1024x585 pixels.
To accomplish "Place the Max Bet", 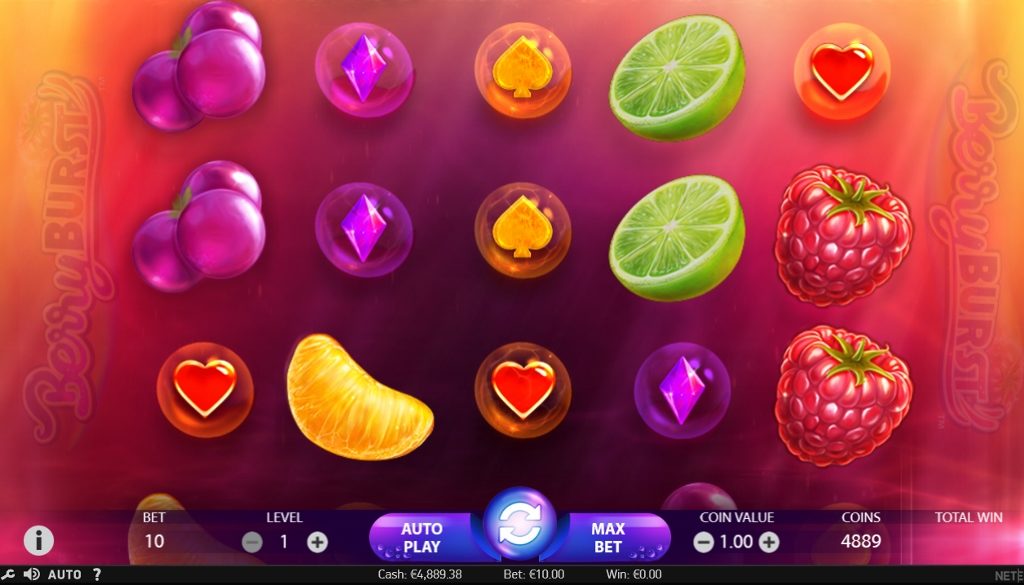I will (608, 538).
